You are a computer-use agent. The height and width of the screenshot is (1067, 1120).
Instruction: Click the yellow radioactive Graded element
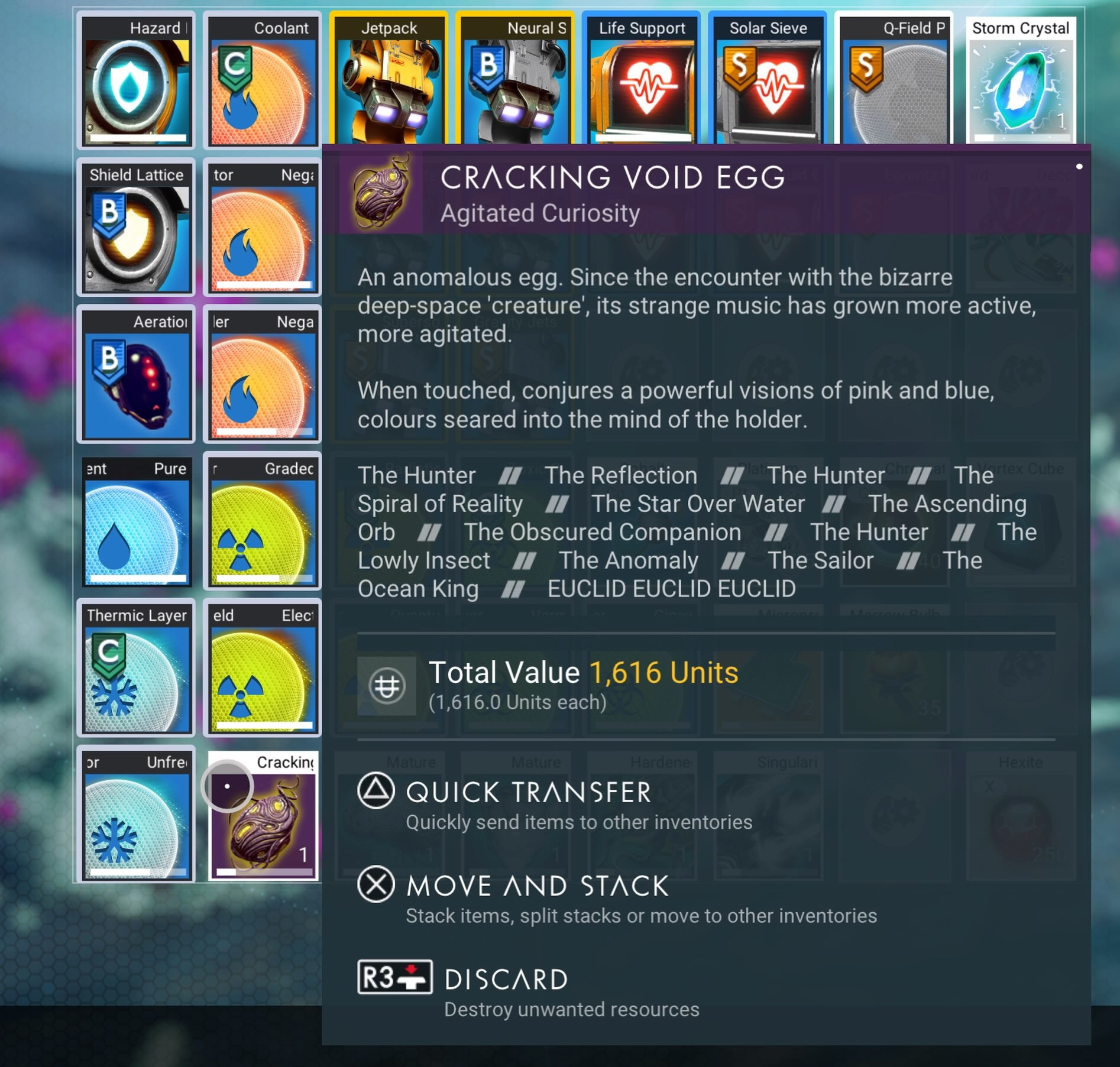click(x=262, y=520)
